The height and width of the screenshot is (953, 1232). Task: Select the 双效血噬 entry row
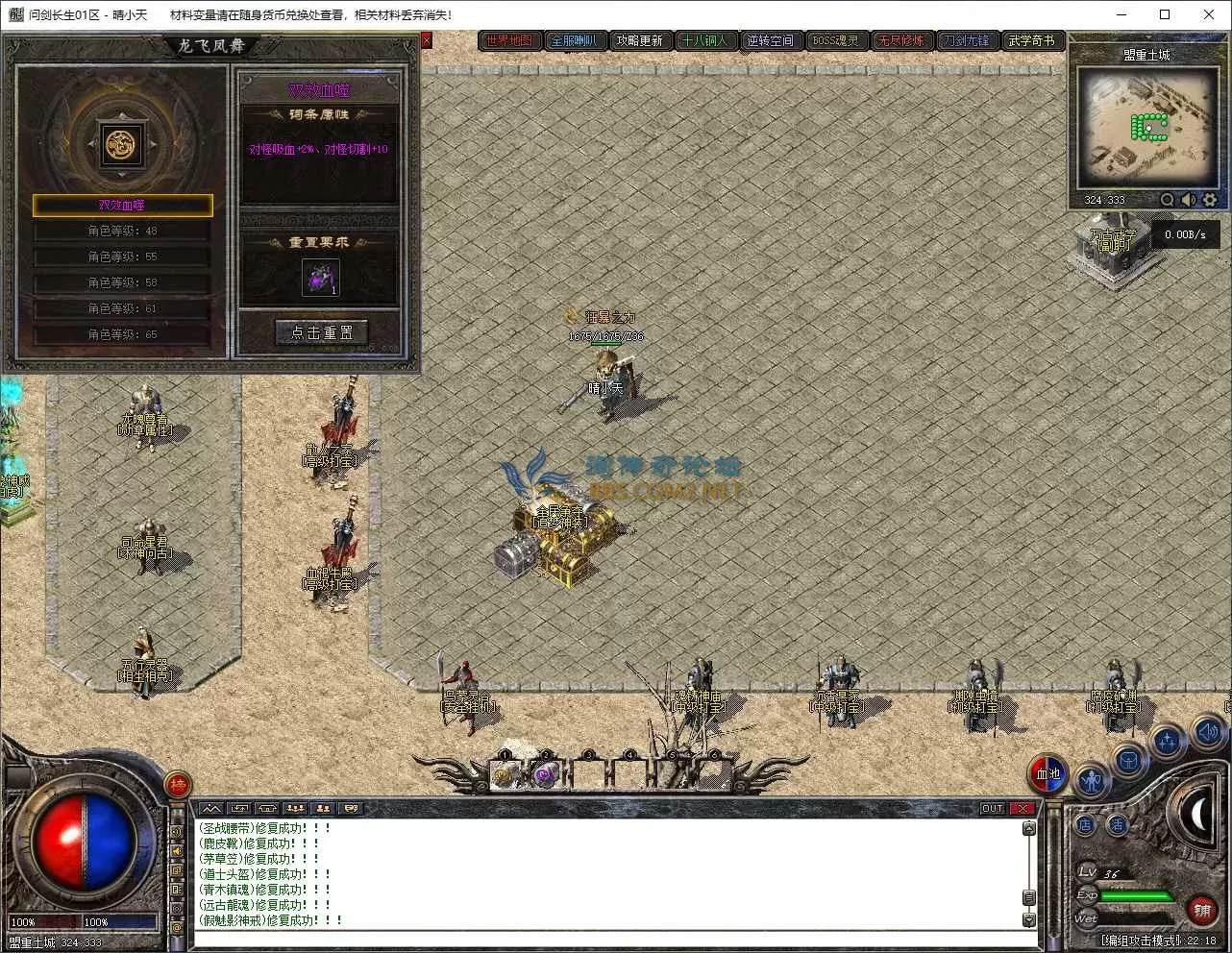[122, 205]
